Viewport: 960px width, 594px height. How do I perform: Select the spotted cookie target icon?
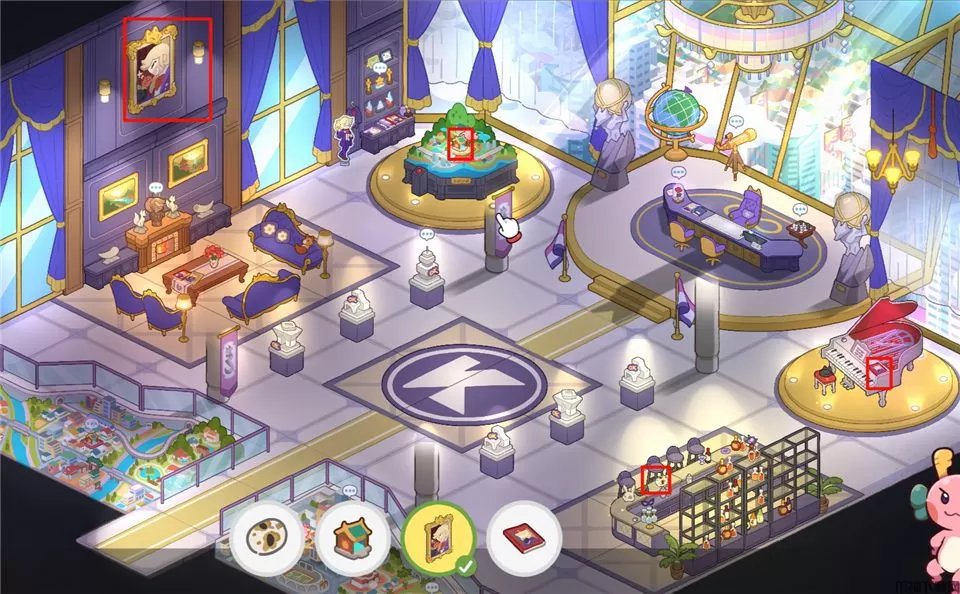[268, 537]
